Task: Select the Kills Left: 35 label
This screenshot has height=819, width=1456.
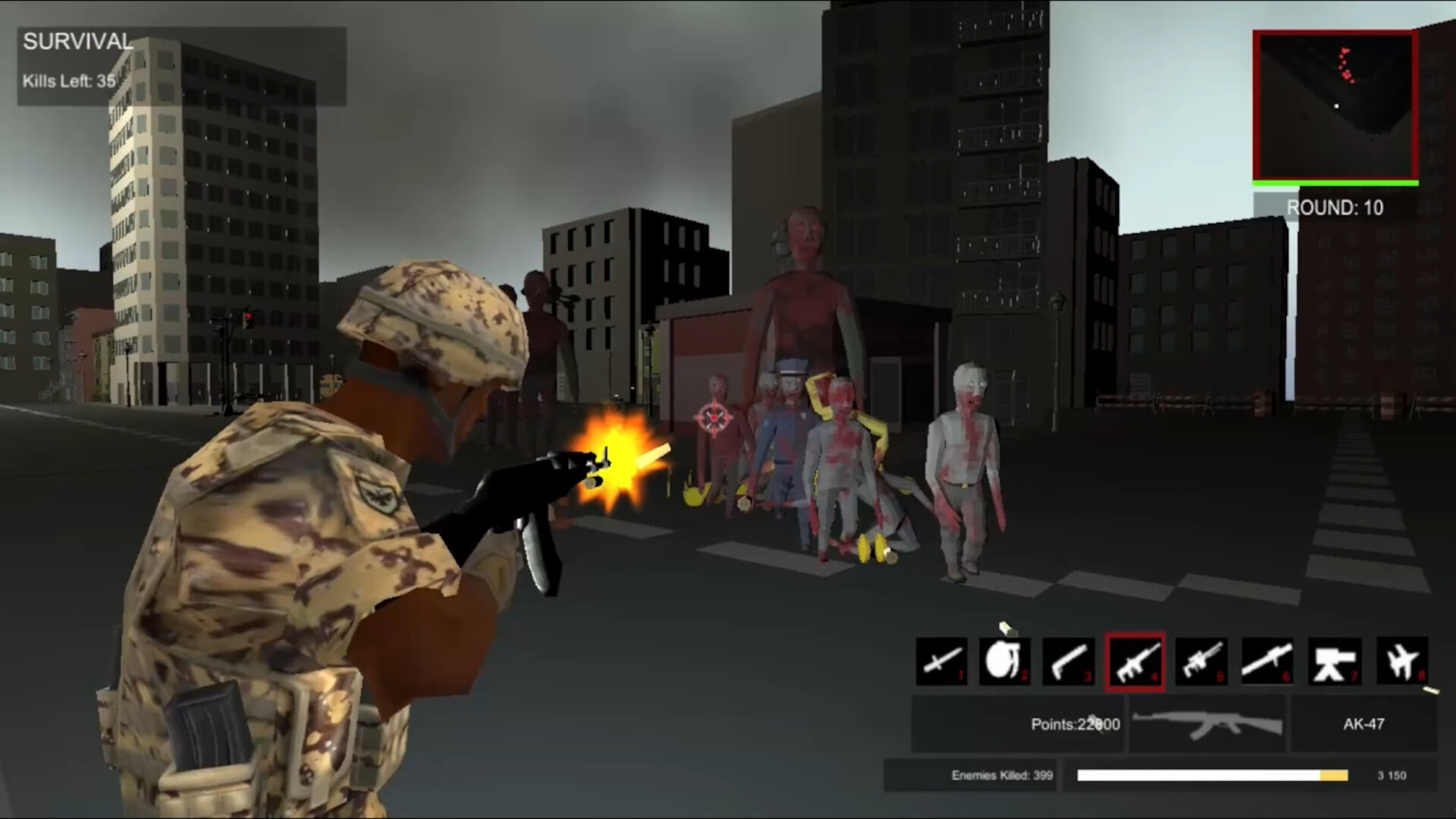Action: (70, 81)
